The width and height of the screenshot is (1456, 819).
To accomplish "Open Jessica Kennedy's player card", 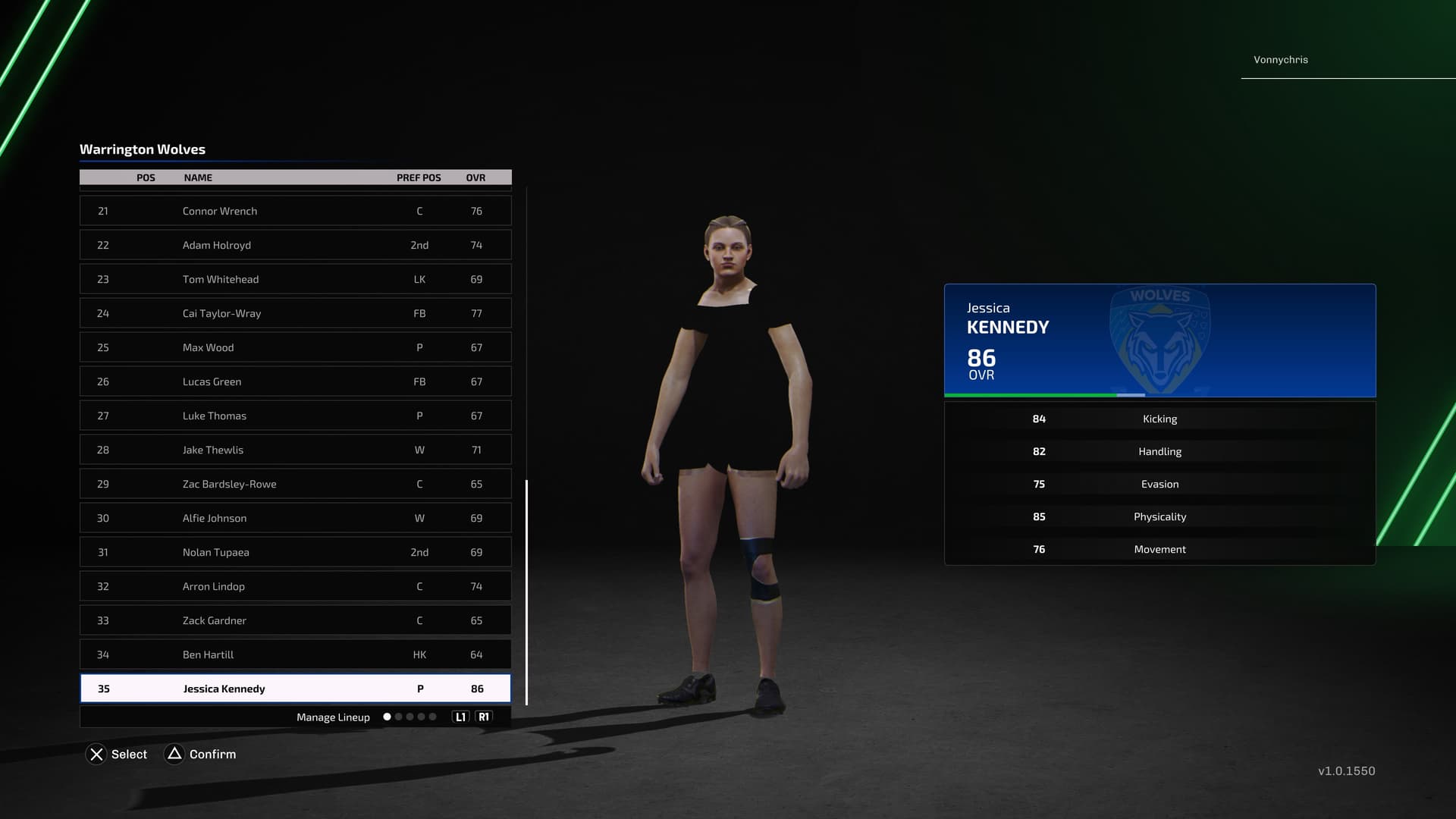I will point(1159,340).
